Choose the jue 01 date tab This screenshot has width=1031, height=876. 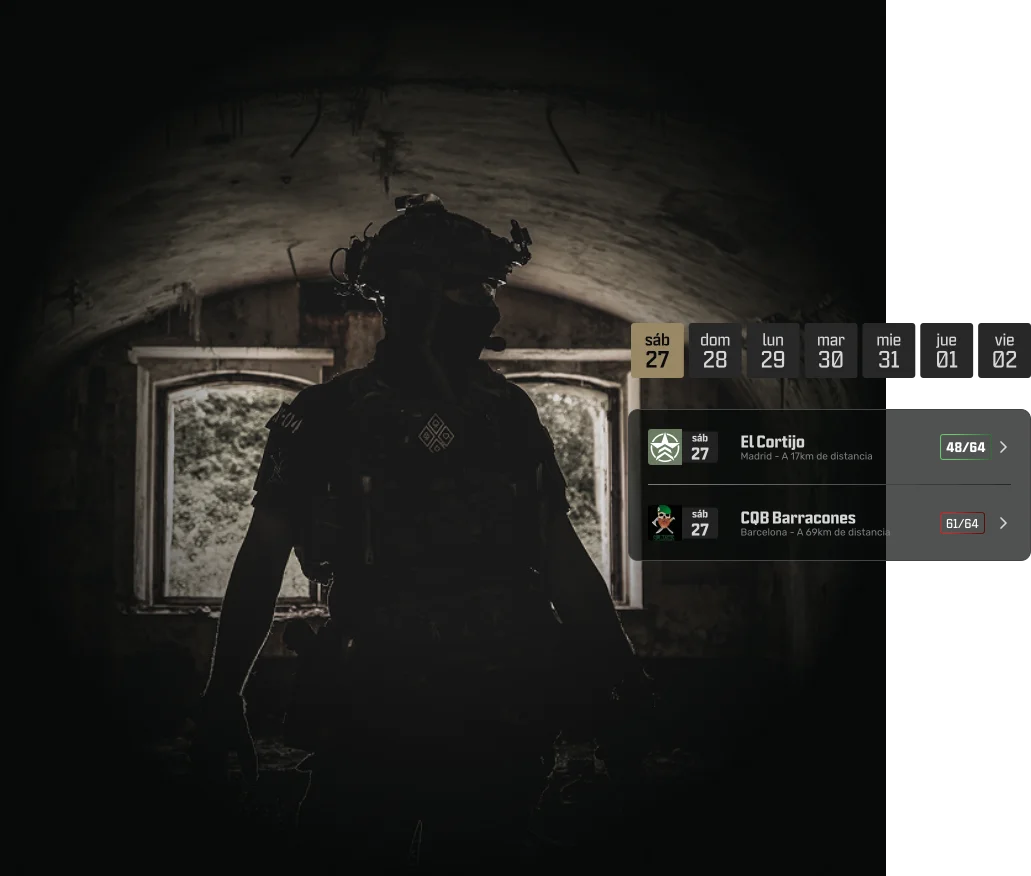pyautogui.click(x=947, y=351)
